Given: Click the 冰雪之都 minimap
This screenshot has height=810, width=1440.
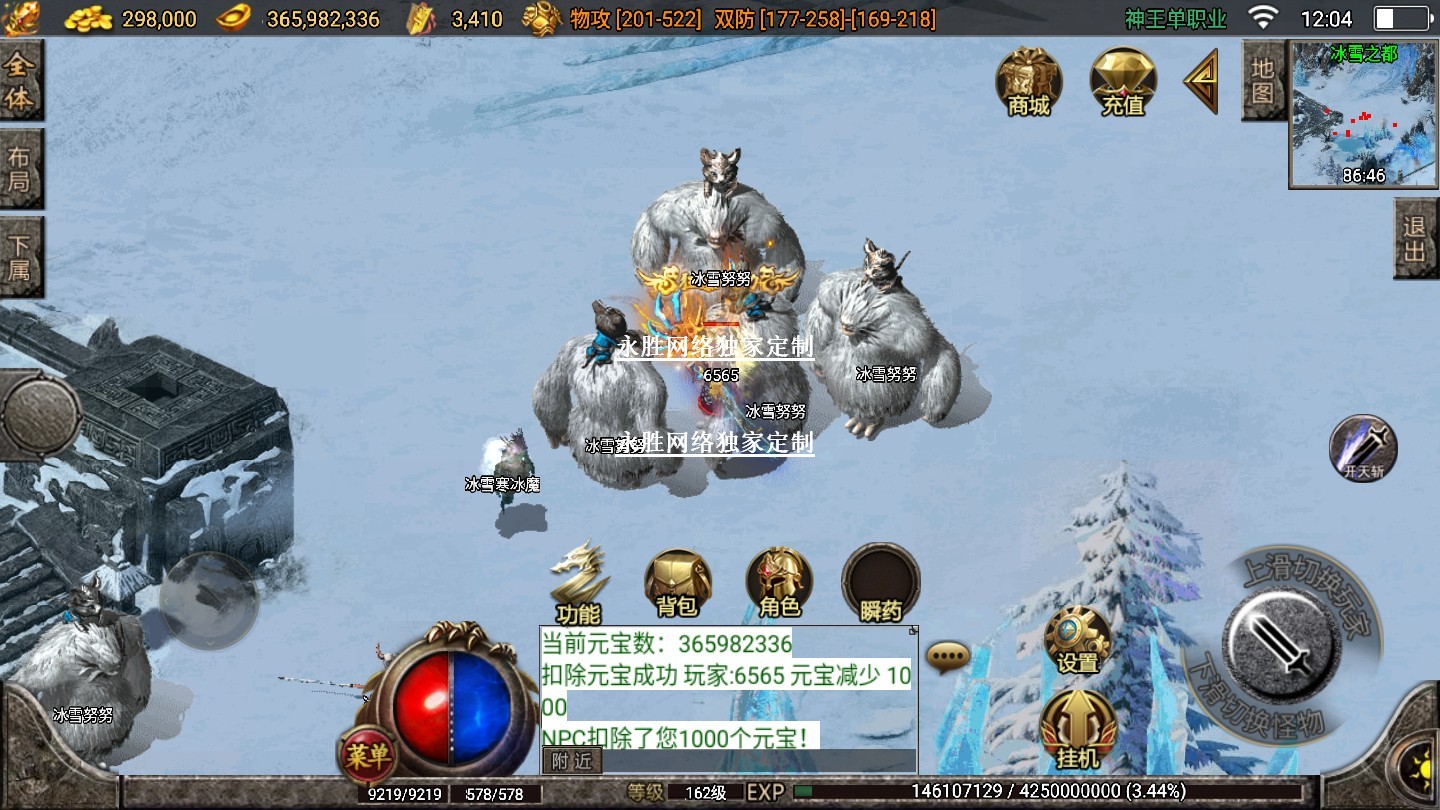Looking at the screenshot, I should (x=1363, y=115).
